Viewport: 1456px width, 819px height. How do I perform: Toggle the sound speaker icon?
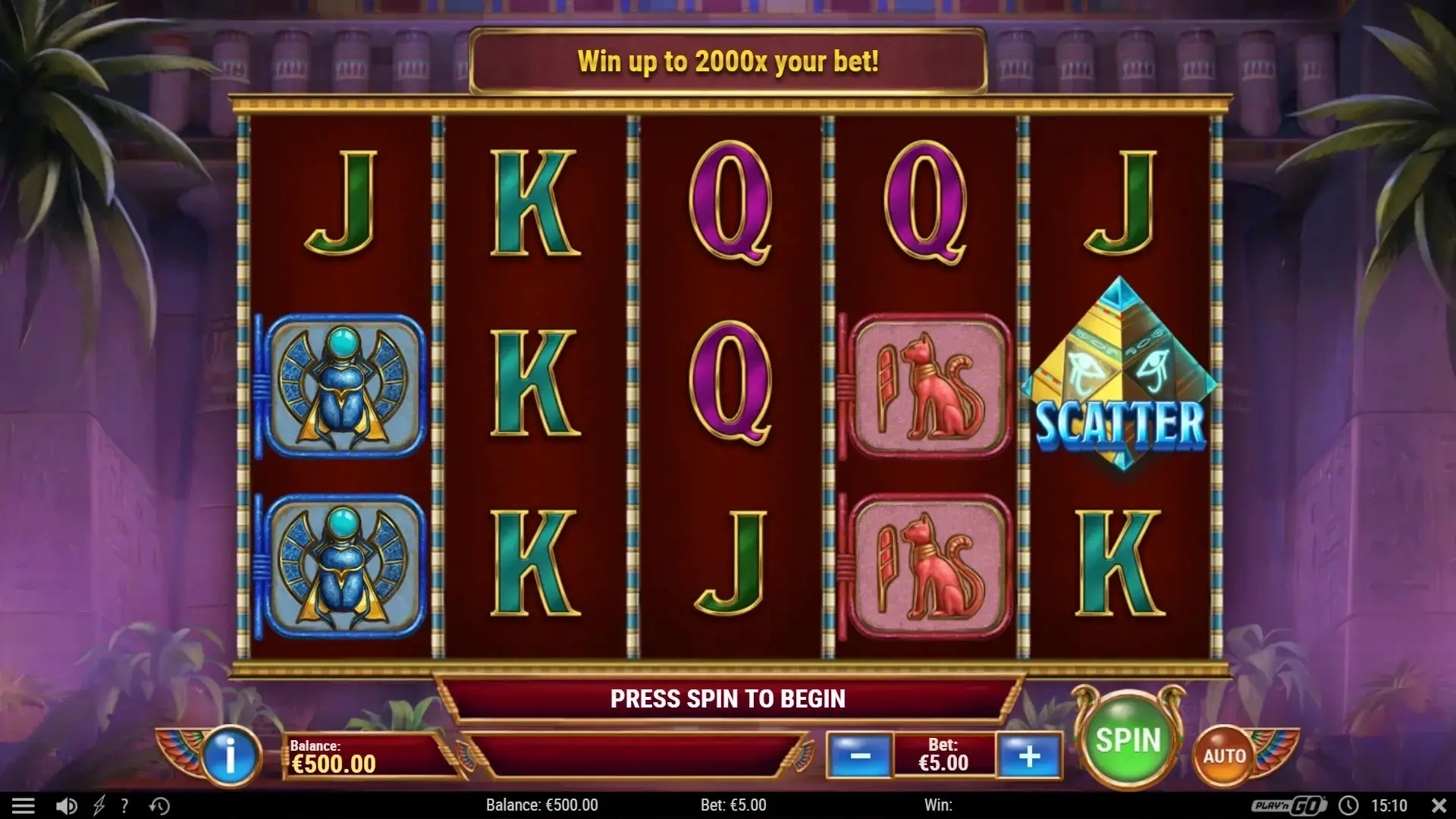(67, 805)
